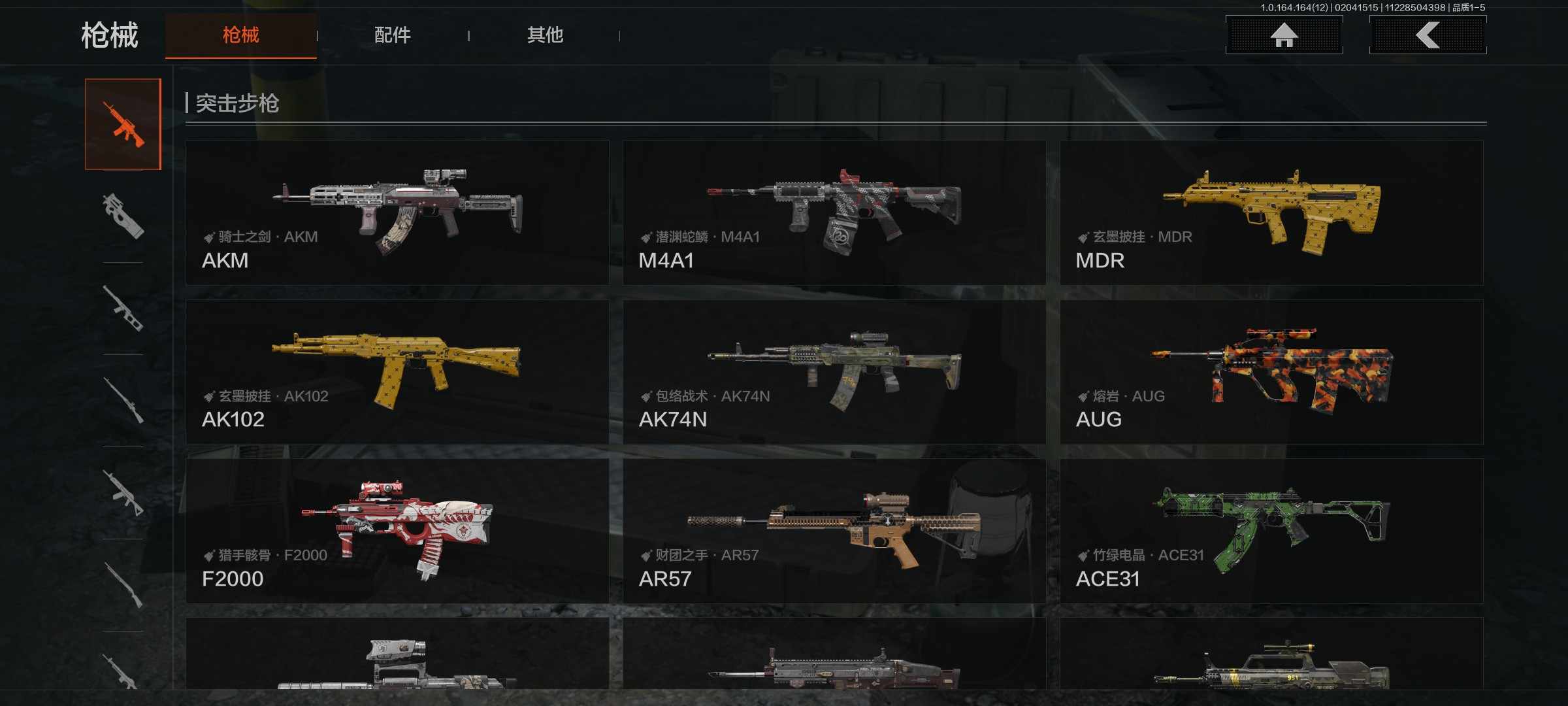This screenshot has height=706, width=1568.
Task: Switch to the 枪械 tab
Action: pyautogui.click(x=240, y=35)
